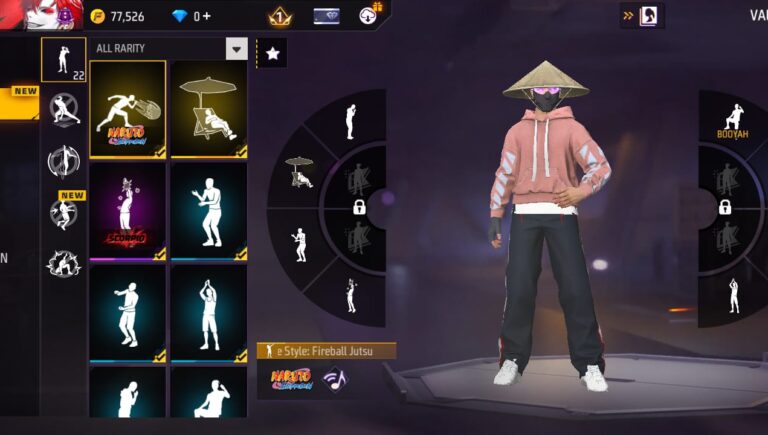Open the crossed-out pose category tab
Screen dimensions: 768x435
tap(63, 108)
